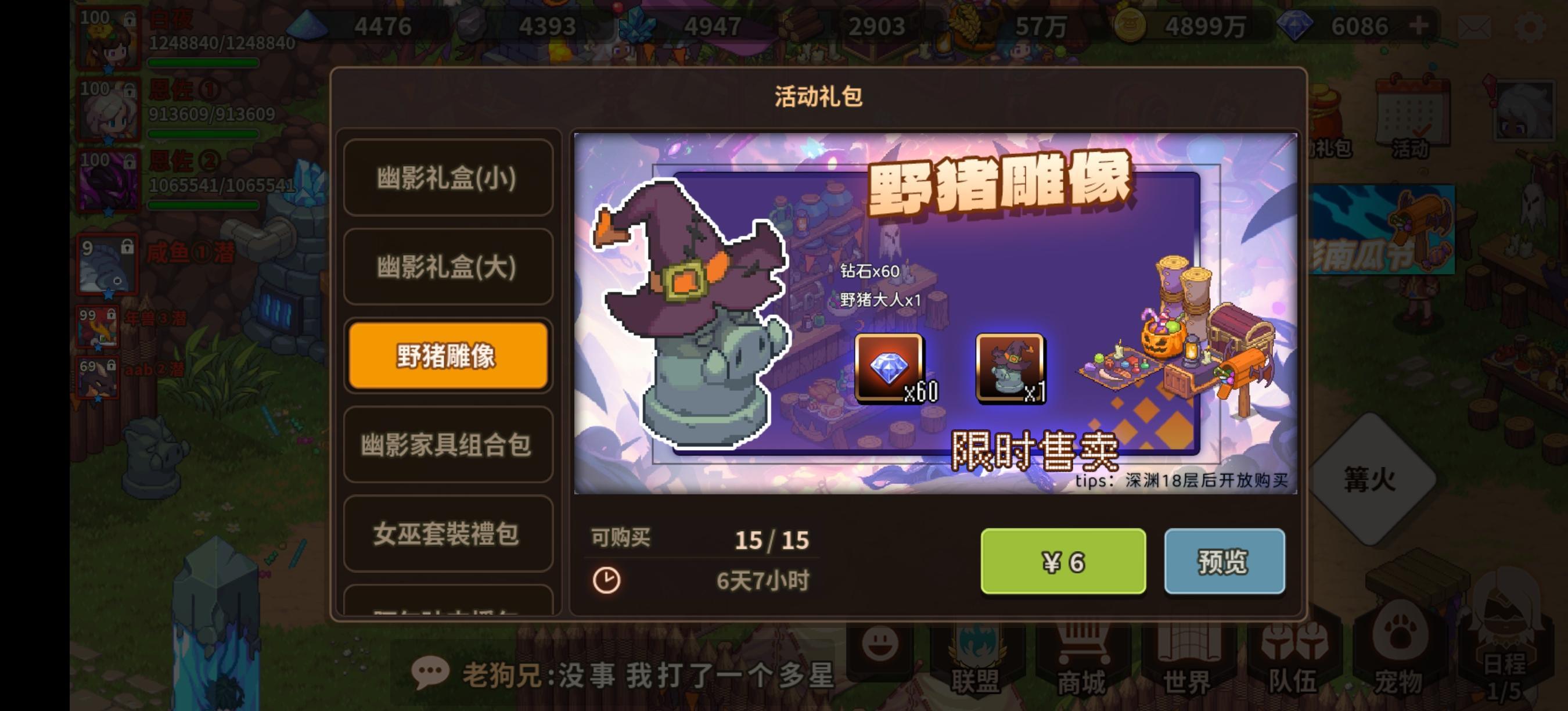Click the 预览 preview button
Viewport: 1568px width, 711px height.
coord(1225,561)
